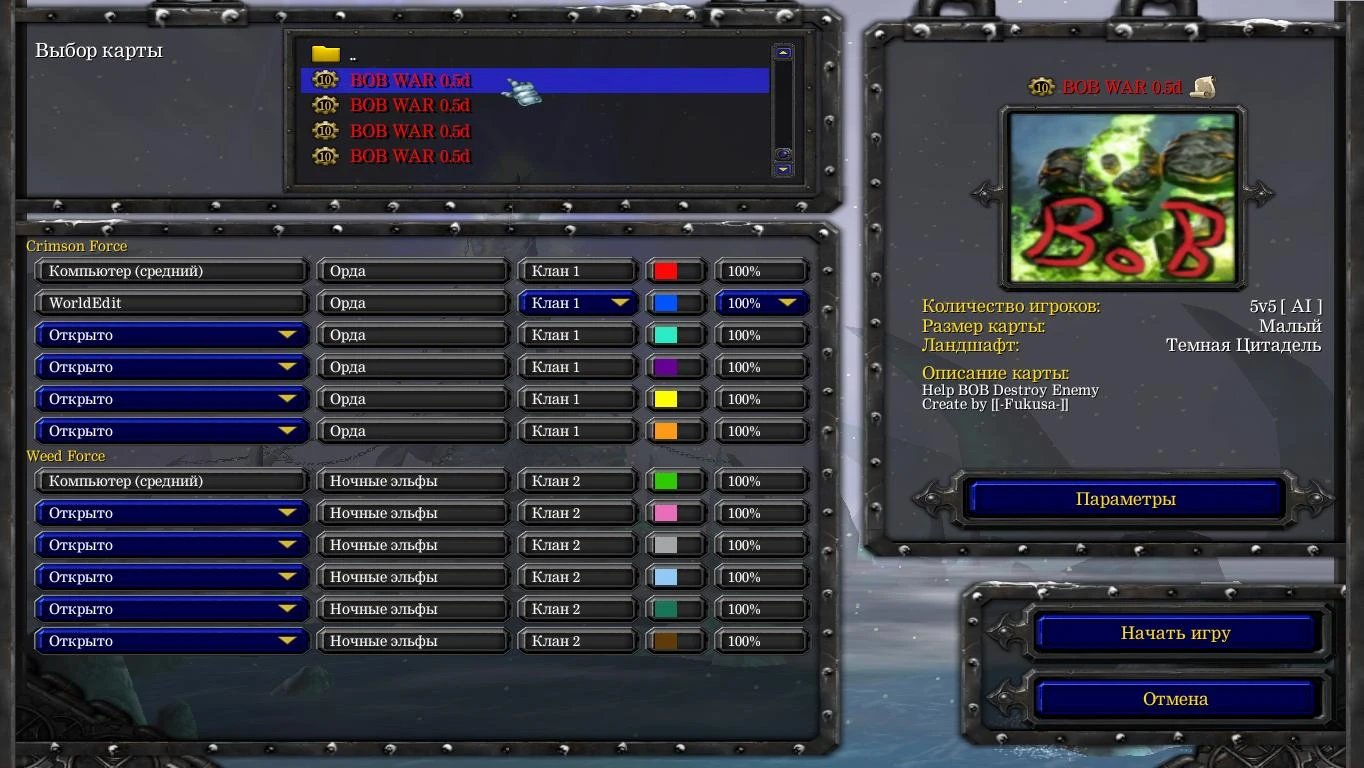Open the highlighted 'Клан 1' team dropdown
The height and width of the screenshot is (768, 1364).
577,302
